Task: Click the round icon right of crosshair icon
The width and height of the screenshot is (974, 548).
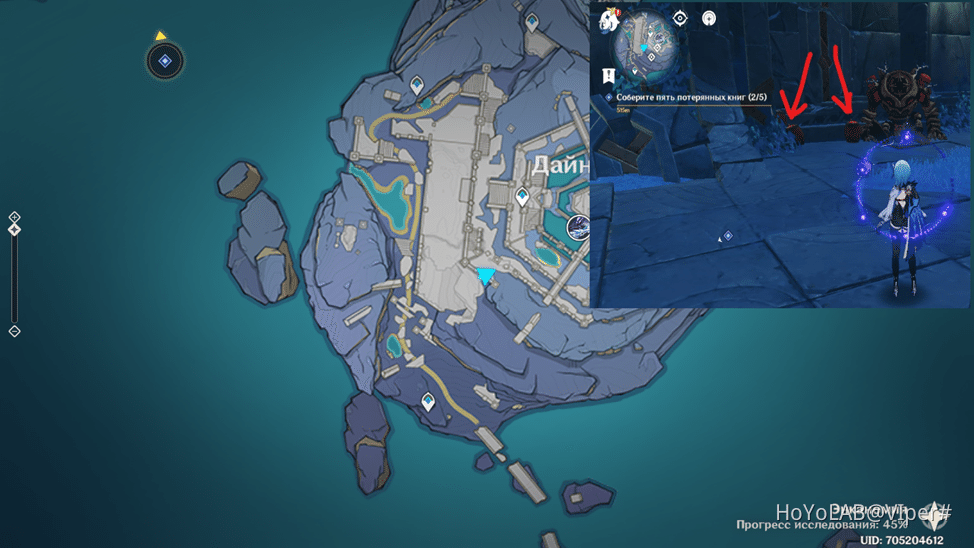Action: click(x=709, y=18)
